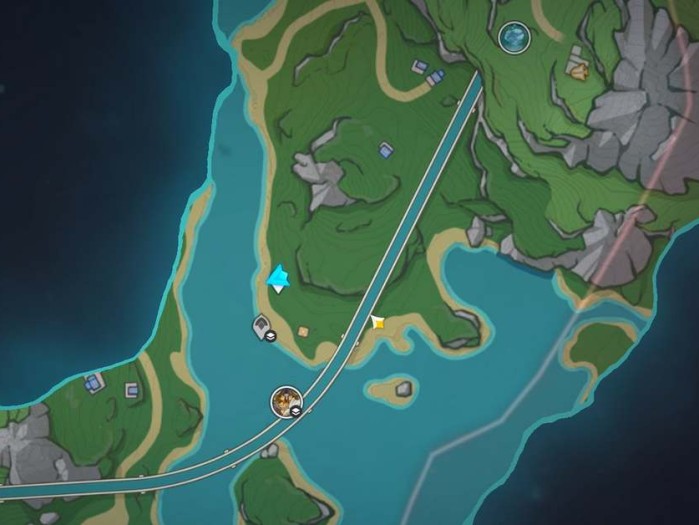Image resolution: width=699 pixels, height=525 pixels.
Task: Select the grey locked marker on the shore
Action: coord(264,326)
